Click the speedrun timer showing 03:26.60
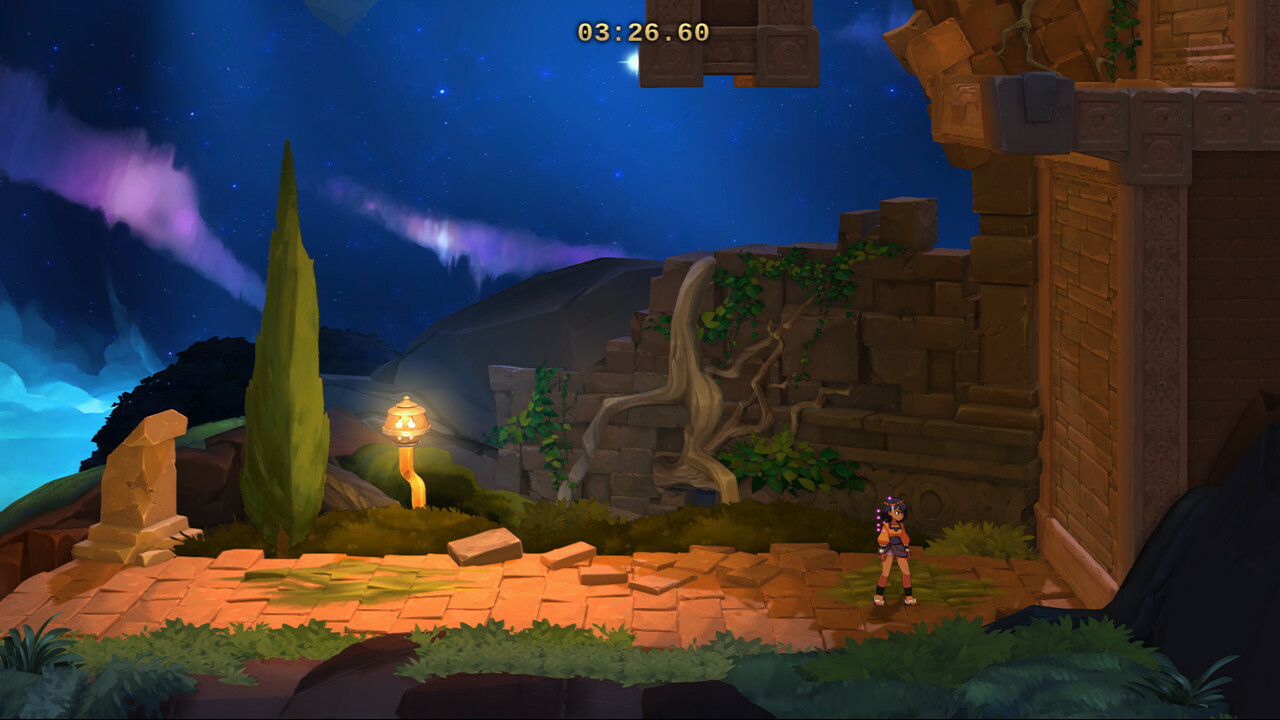Viewport: 1280px width, 720px height. (643, 30)
